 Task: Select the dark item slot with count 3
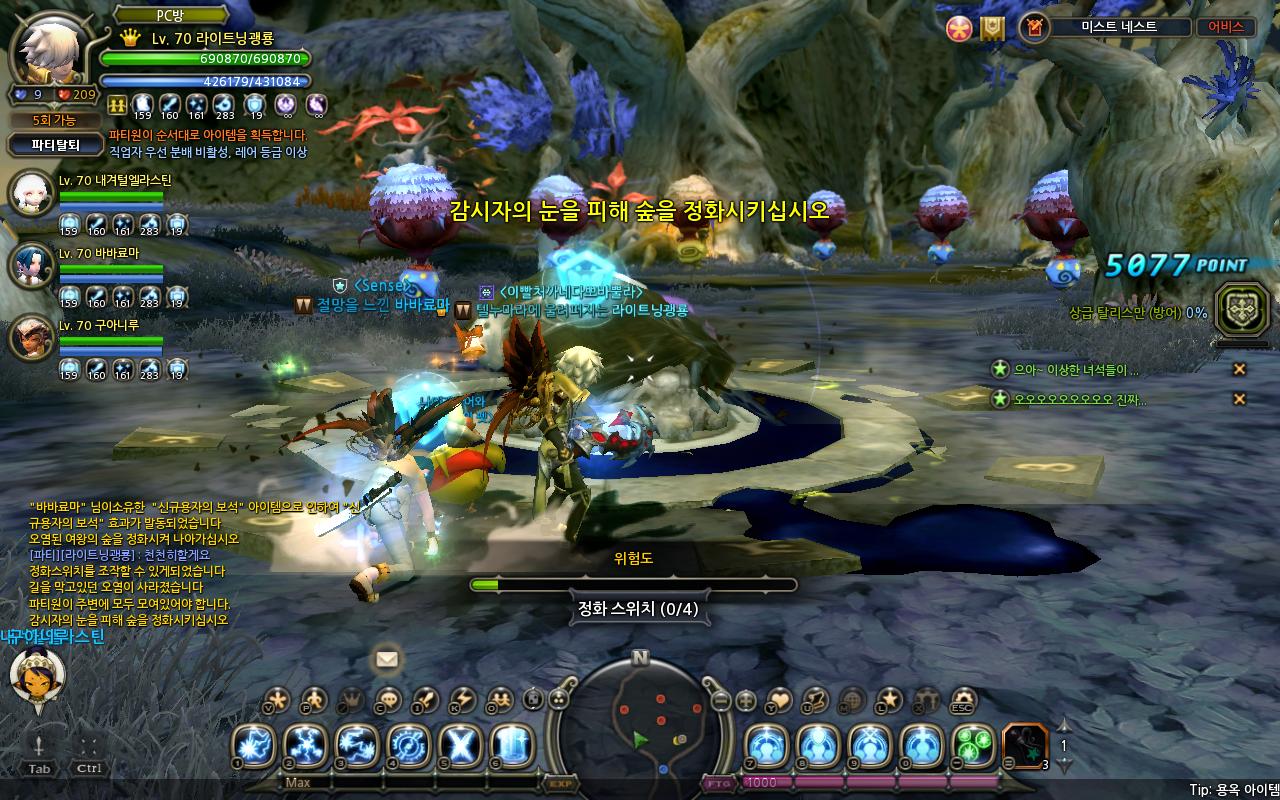pyautogui.click(x=1025, y=746)
